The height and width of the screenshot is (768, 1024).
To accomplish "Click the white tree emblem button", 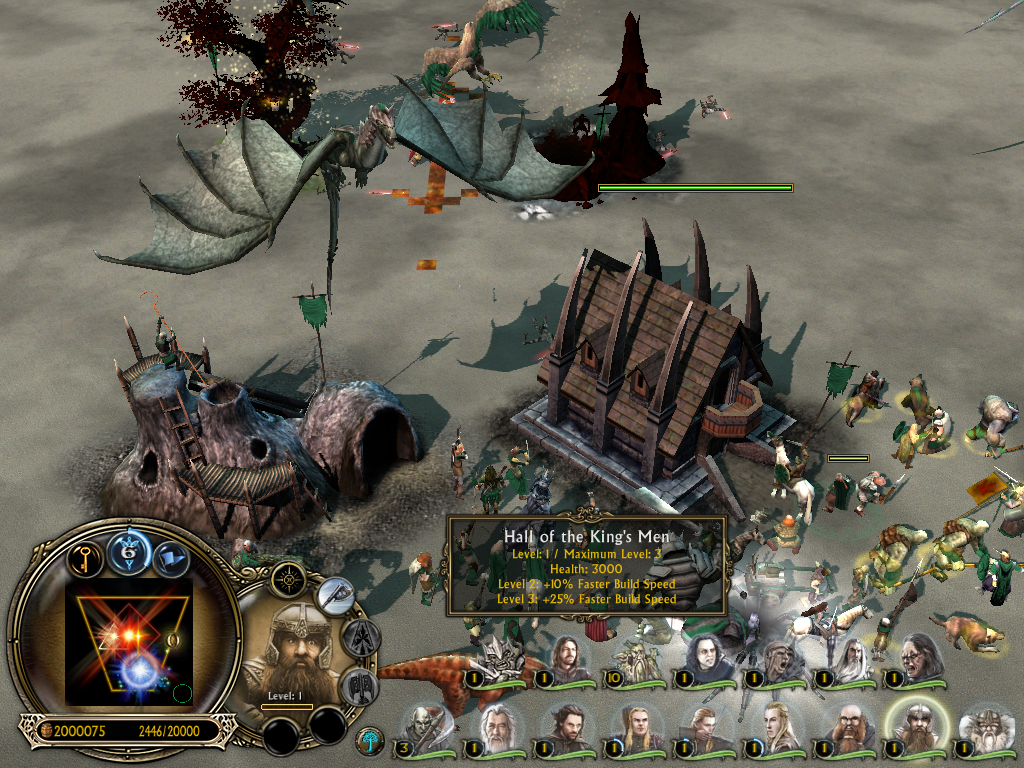I will [371, 741].
